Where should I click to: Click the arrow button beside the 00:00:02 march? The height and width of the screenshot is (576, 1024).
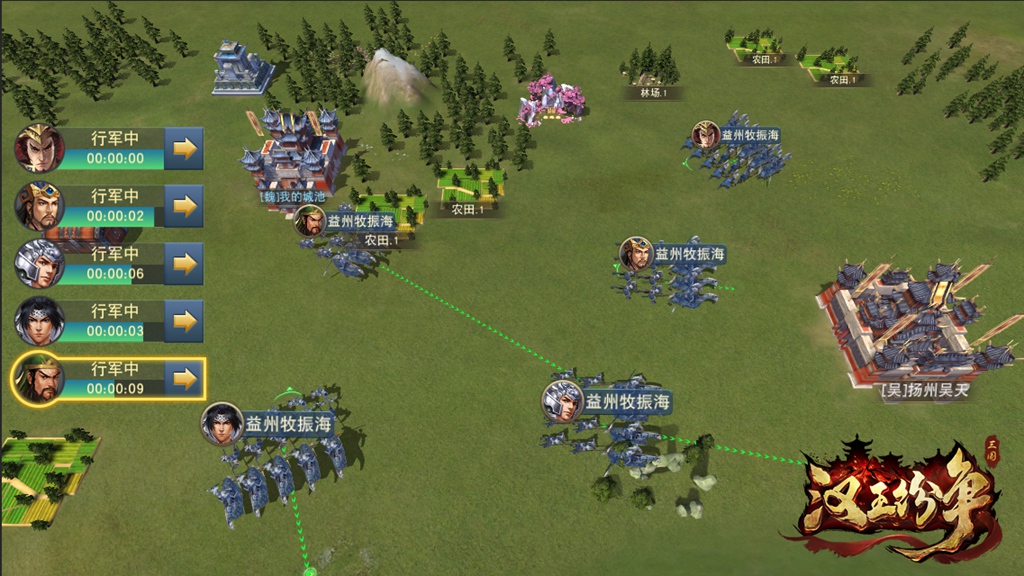pyautogui.click(x=183, y=206)
